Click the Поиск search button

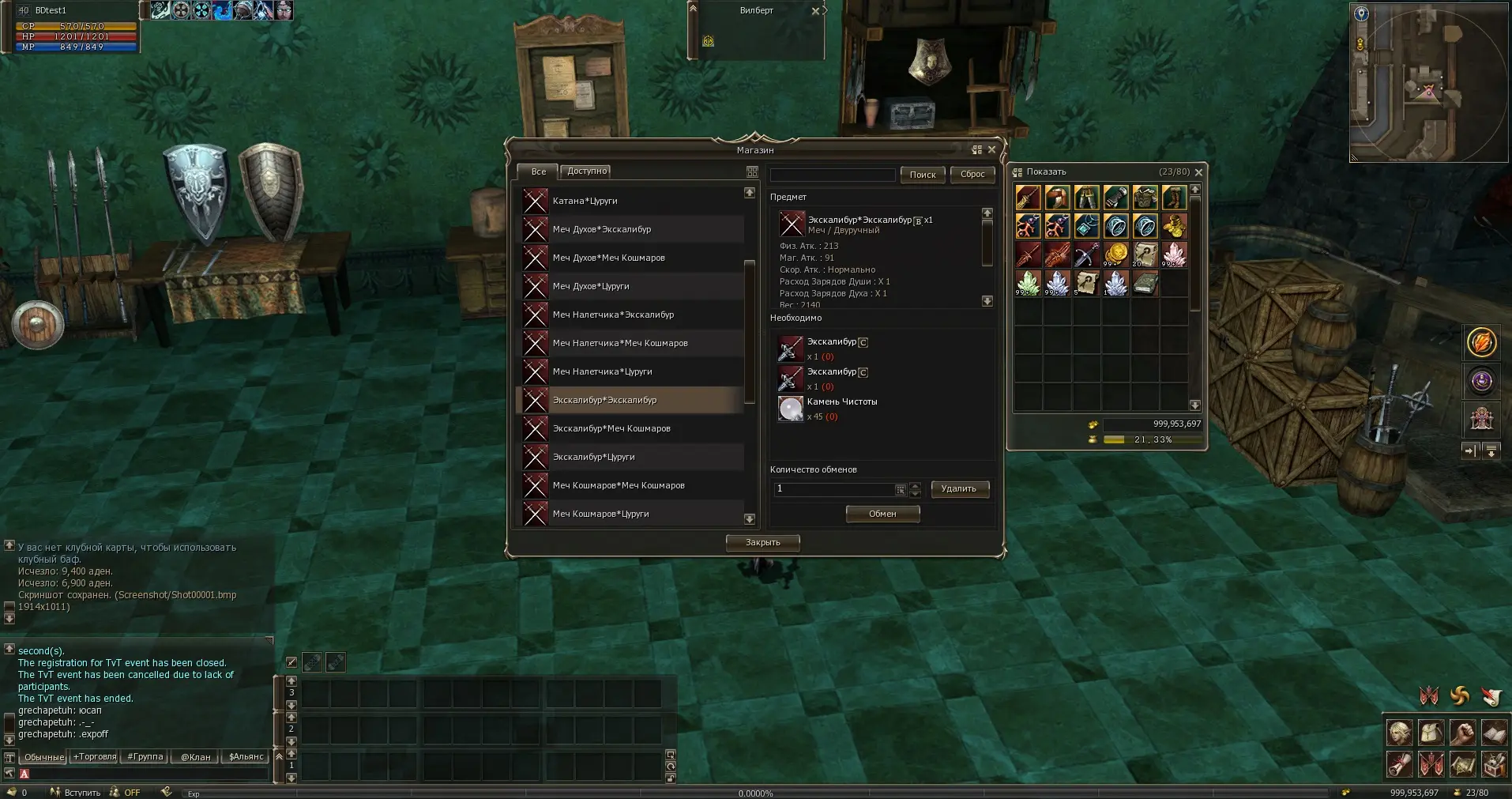(x=922, y=175)
